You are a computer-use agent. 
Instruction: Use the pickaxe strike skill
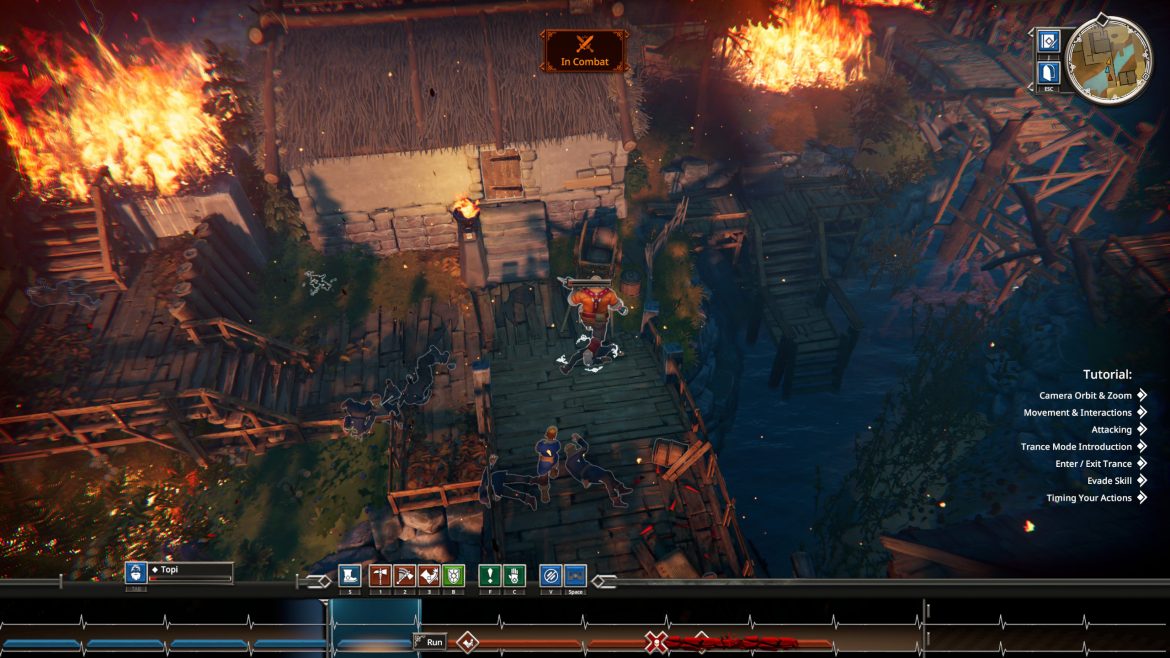click(404, 575)
